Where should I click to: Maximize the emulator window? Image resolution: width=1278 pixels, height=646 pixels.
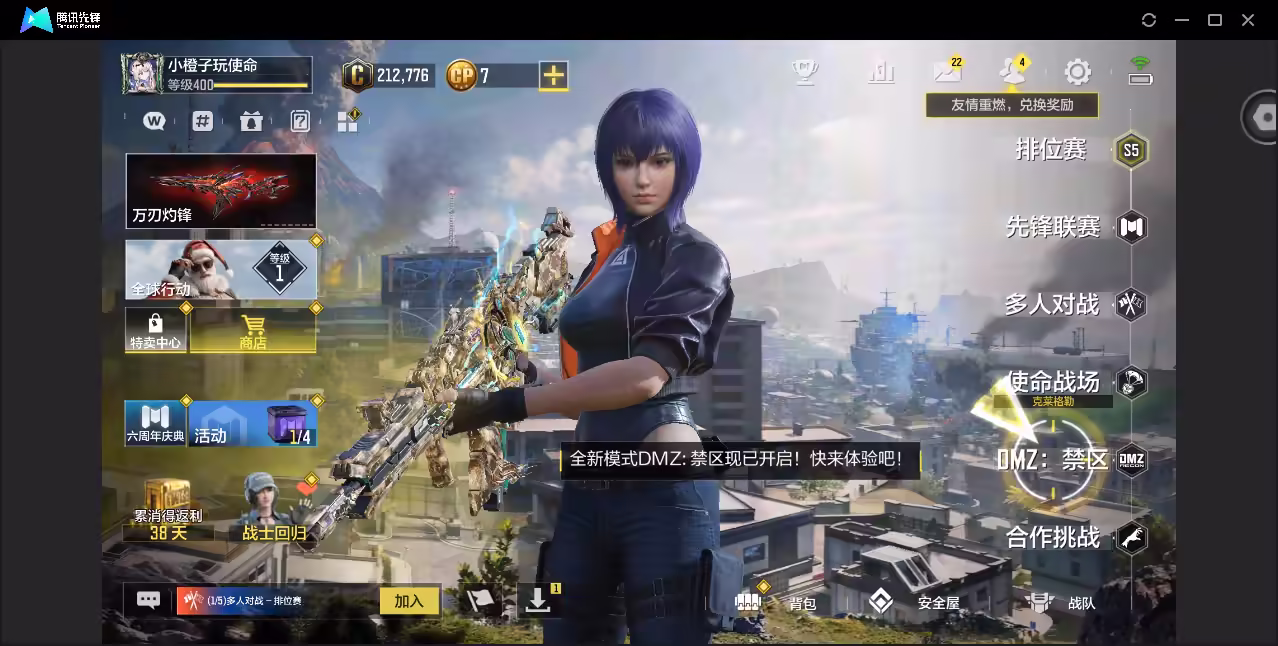[x=1215, y=20]
